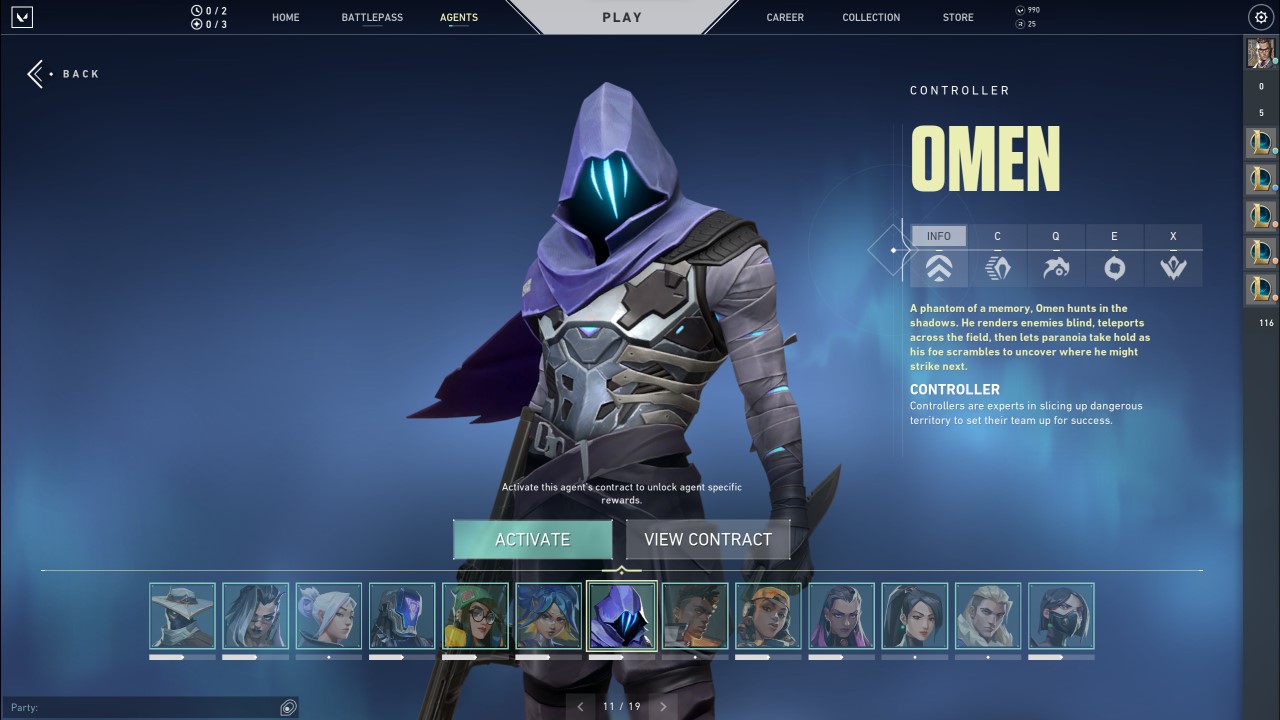Switch to the COLLECTION screen
Screen dimensions: 1280x720
tap(870, 17)
